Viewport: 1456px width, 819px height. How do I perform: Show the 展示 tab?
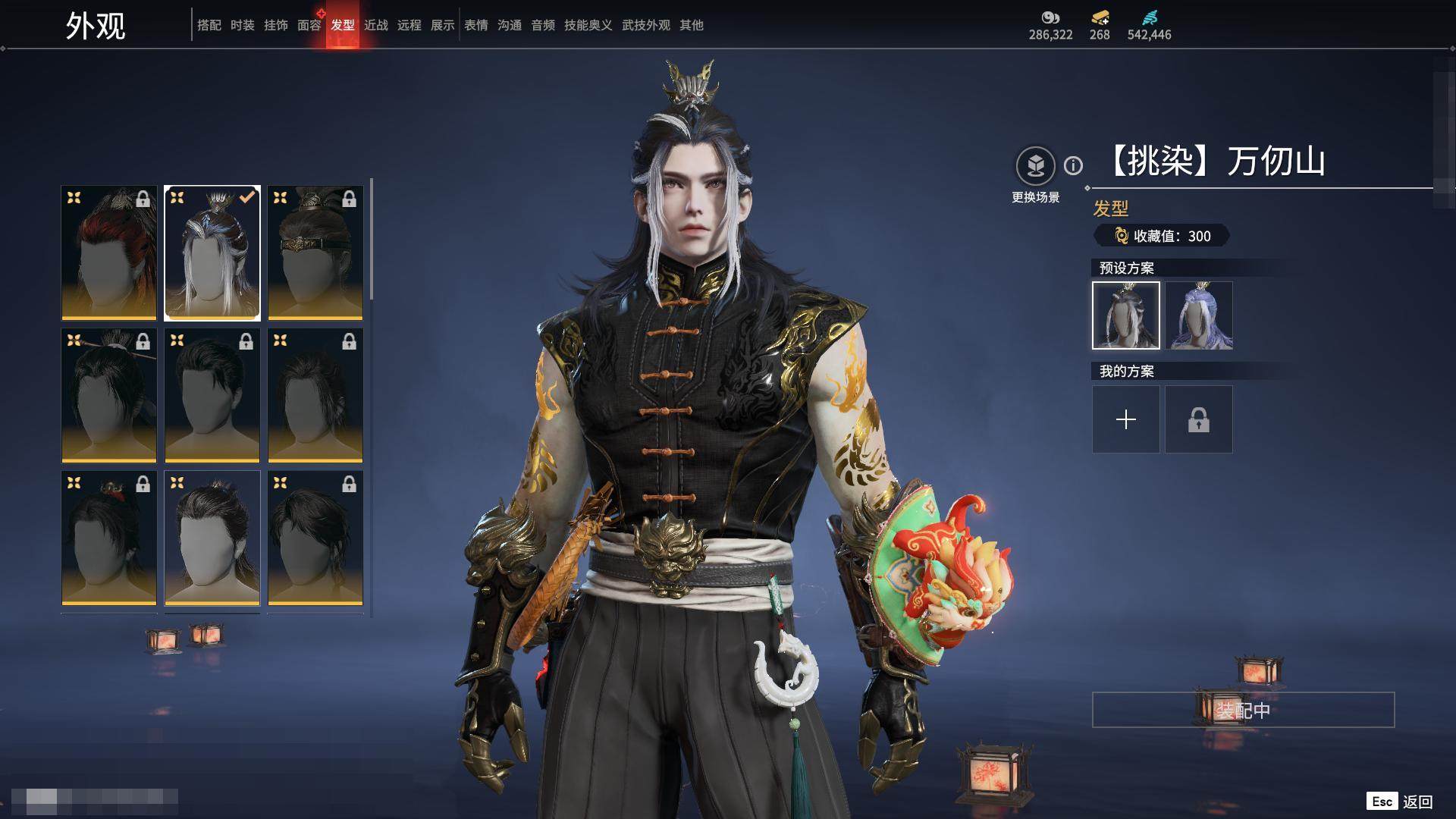point(442,25)
